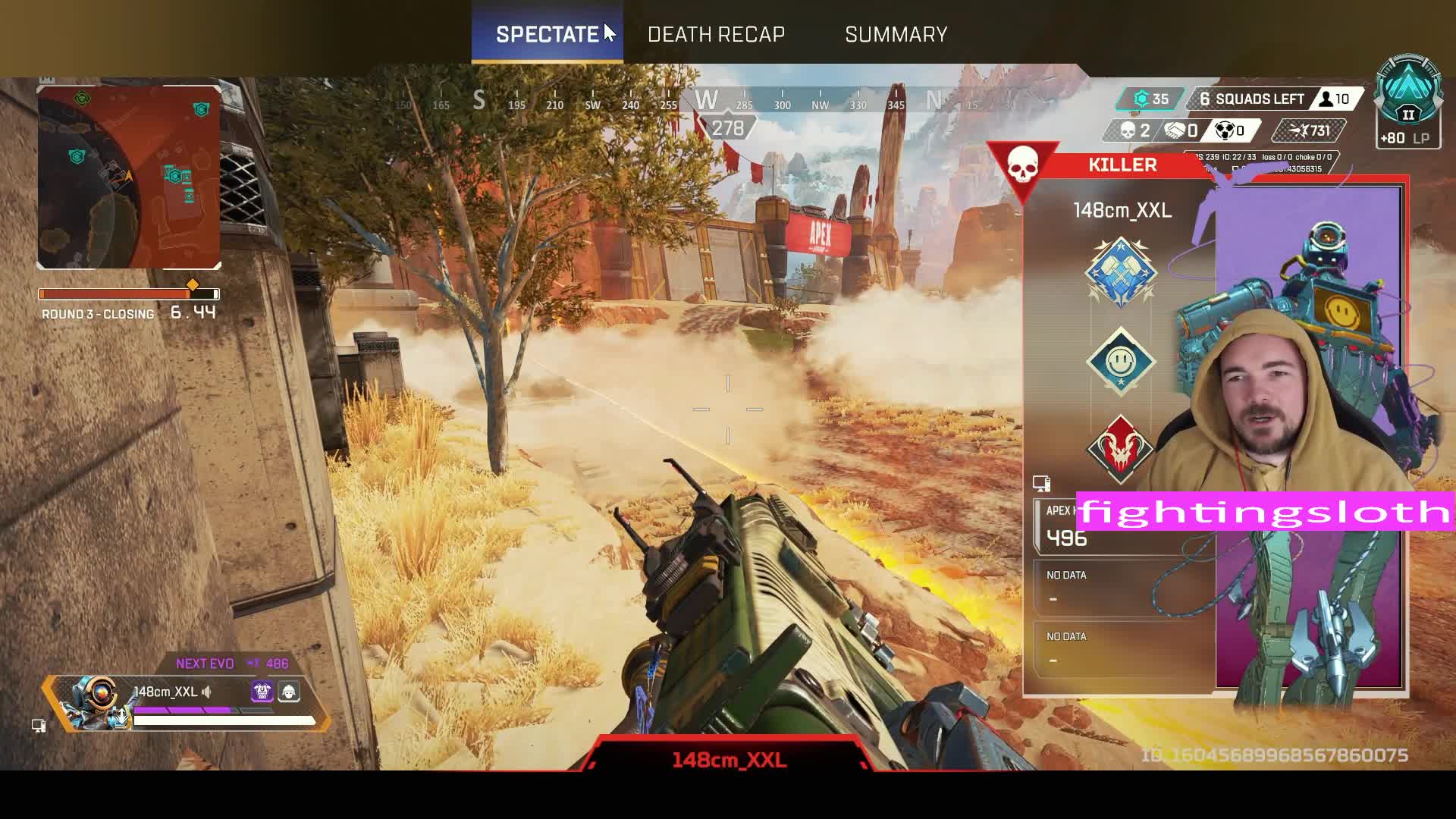Click the circular minimap
This screenshot has height=819, width=1456.
pos(129,177)
